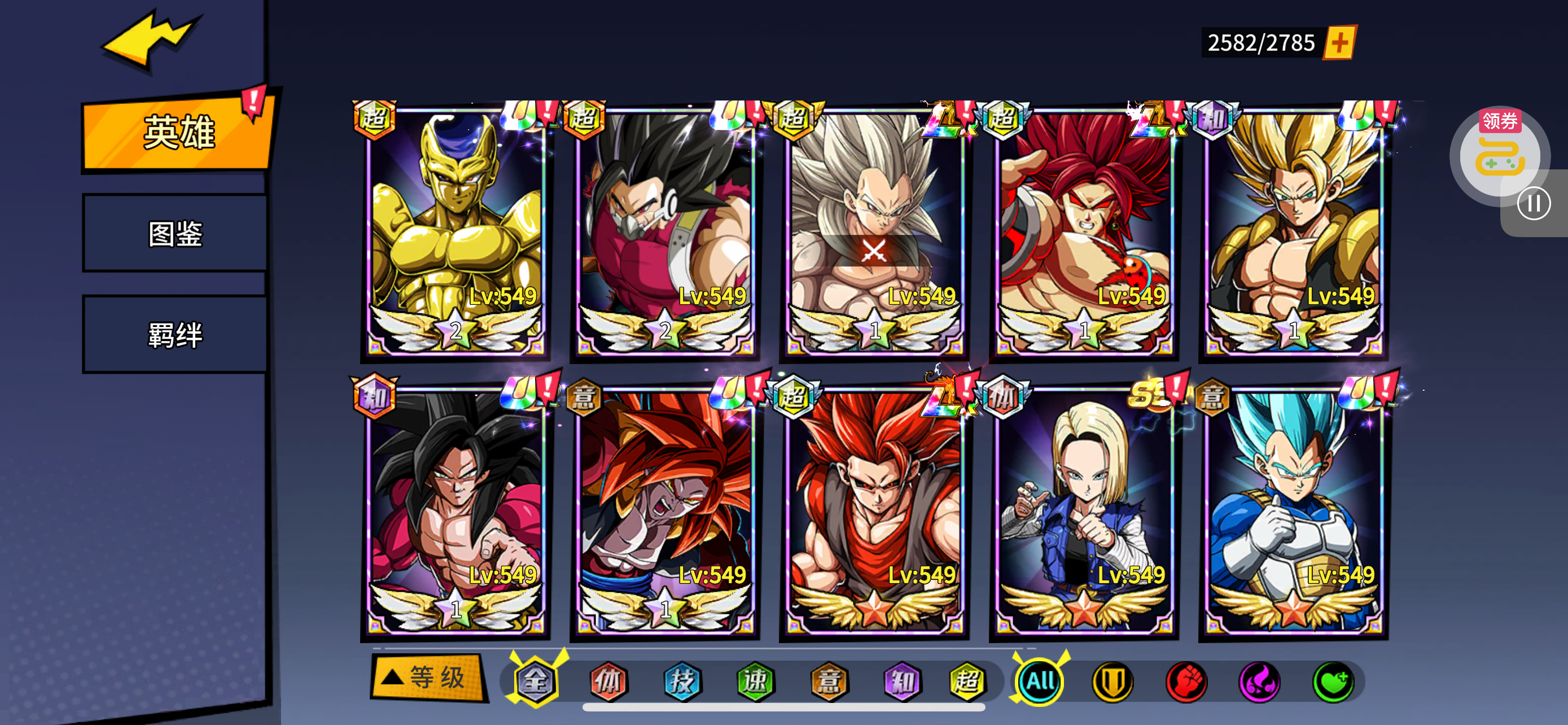Open the 领券 coupon overlay icon
The height and width of the screenshot is (725, 1568).
tap(1499, 152)
